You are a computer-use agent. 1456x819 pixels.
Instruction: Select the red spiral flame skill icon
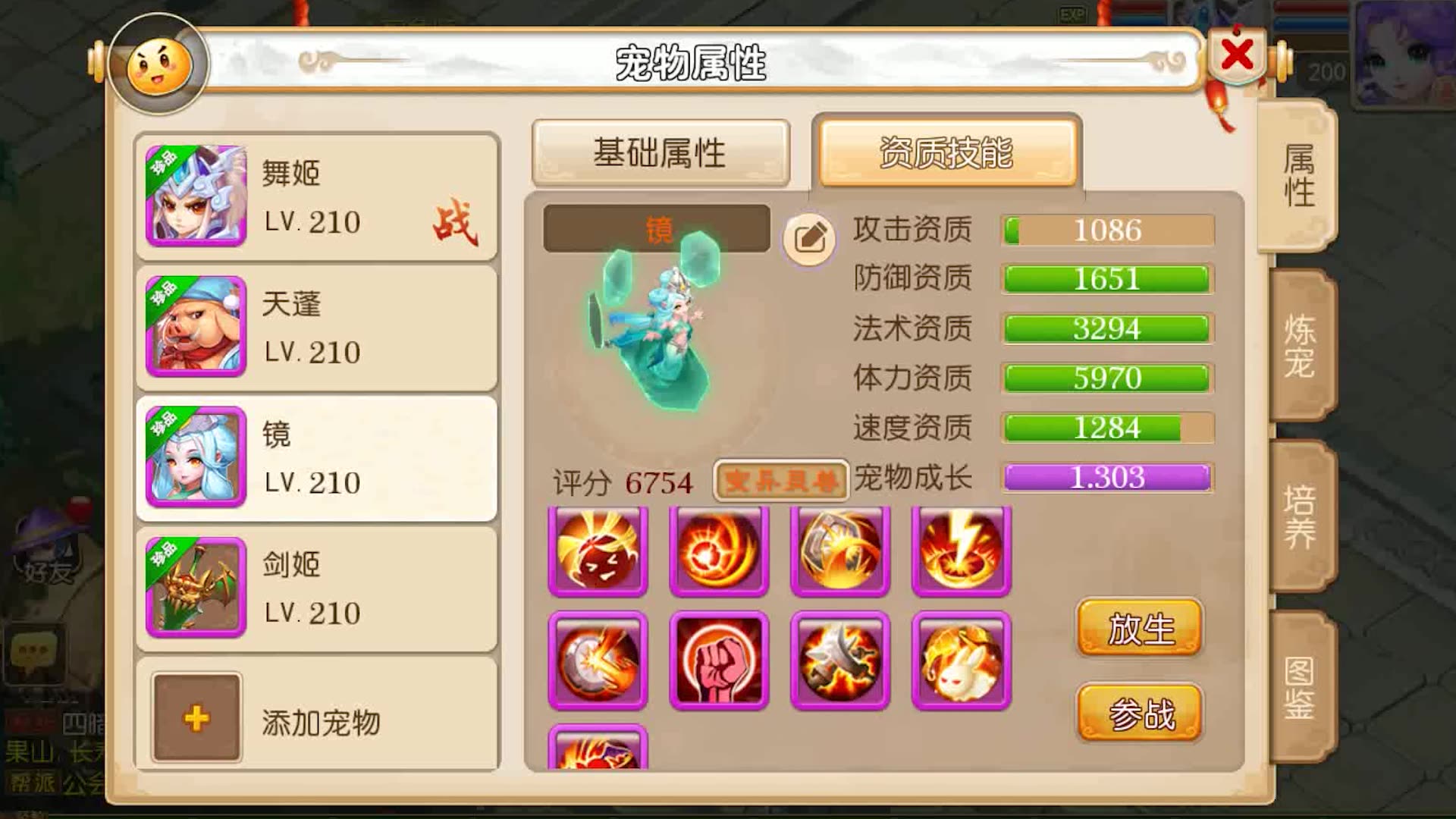(x=719, y=551)
